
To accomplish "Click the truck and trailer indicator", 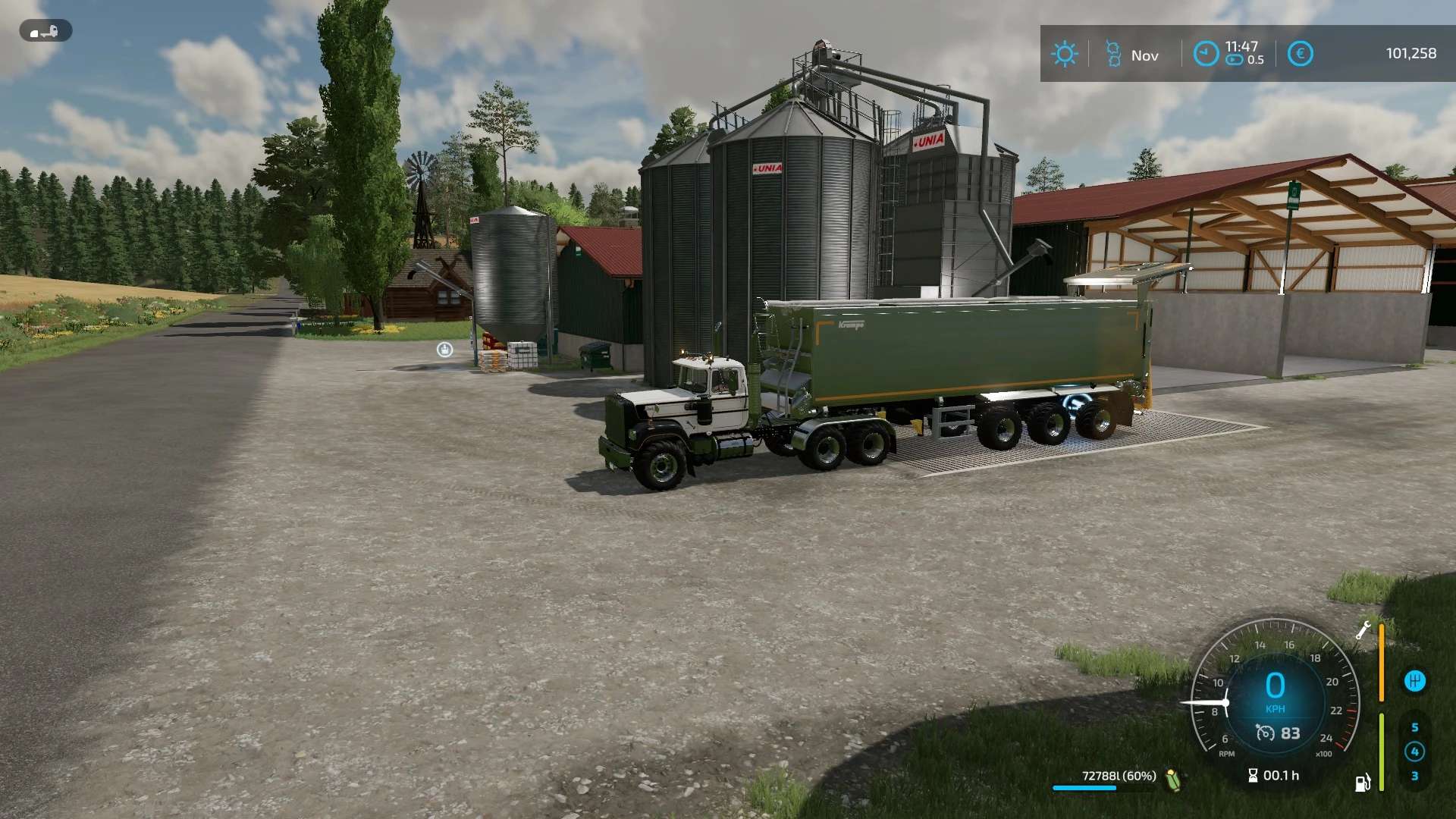I will point(45,31).
